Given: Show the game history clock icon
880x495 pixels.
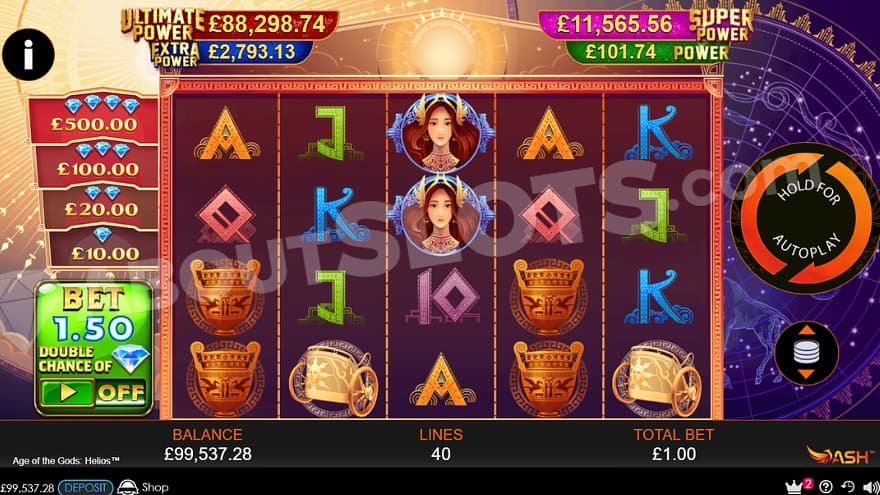Looking at the screenshot, I should click(x=848, y=487).
